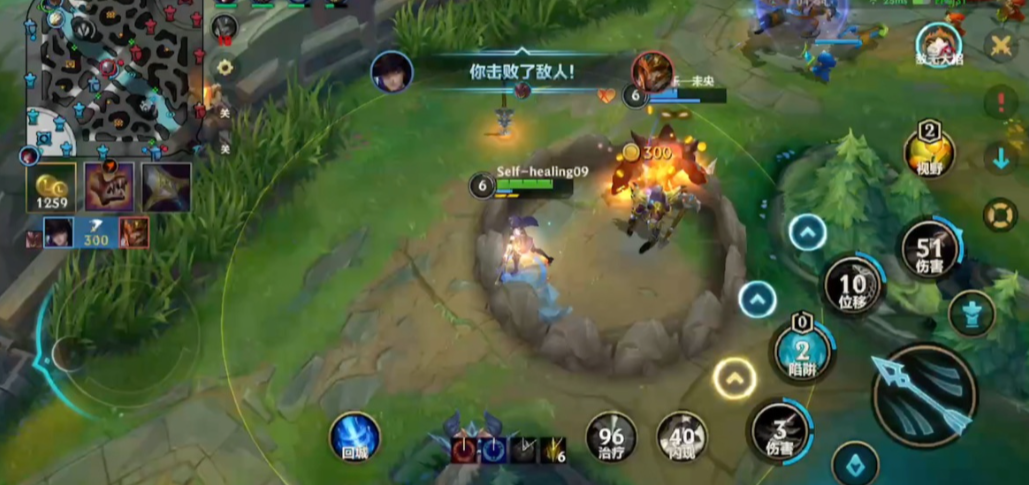This screenshot has width=1029, height=485.
Task: Activate the Recall (回城) button
Action: (x=355, y=438)
